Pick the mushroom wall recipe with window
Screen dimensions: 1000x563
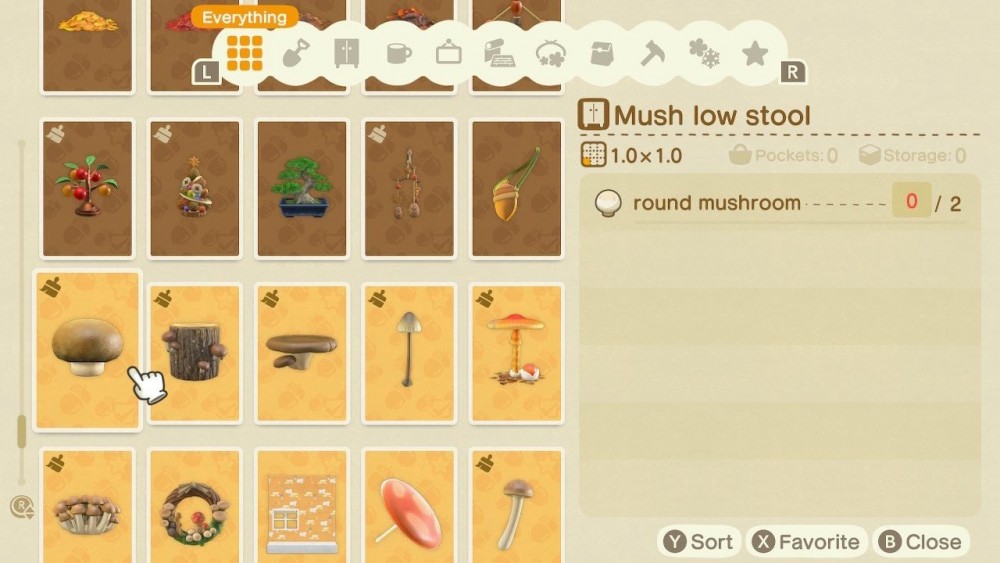click(301, 505)
